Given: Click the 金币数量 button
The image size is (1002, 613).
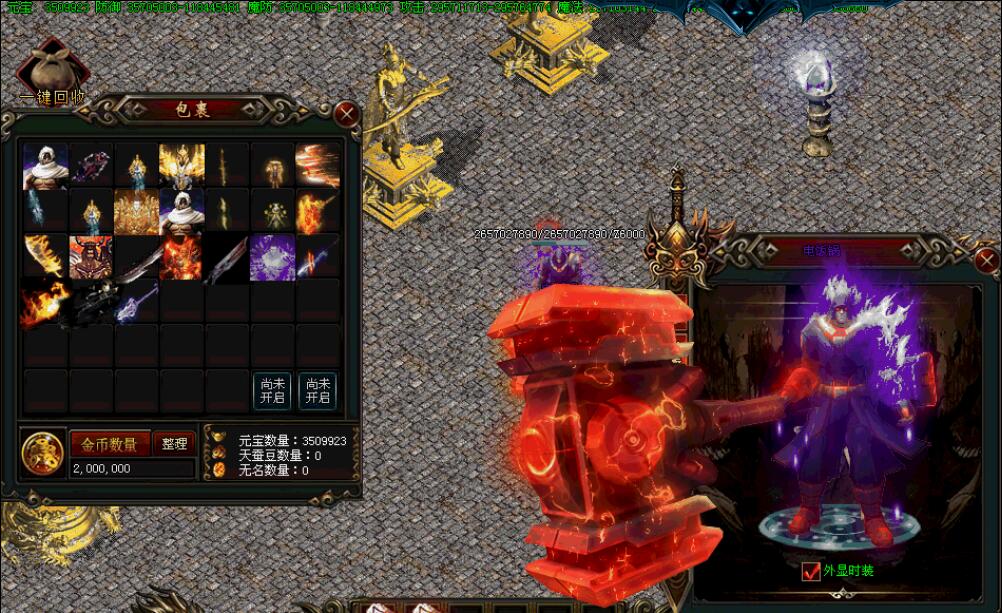Looking at the screenshot, I should point(109,444).
